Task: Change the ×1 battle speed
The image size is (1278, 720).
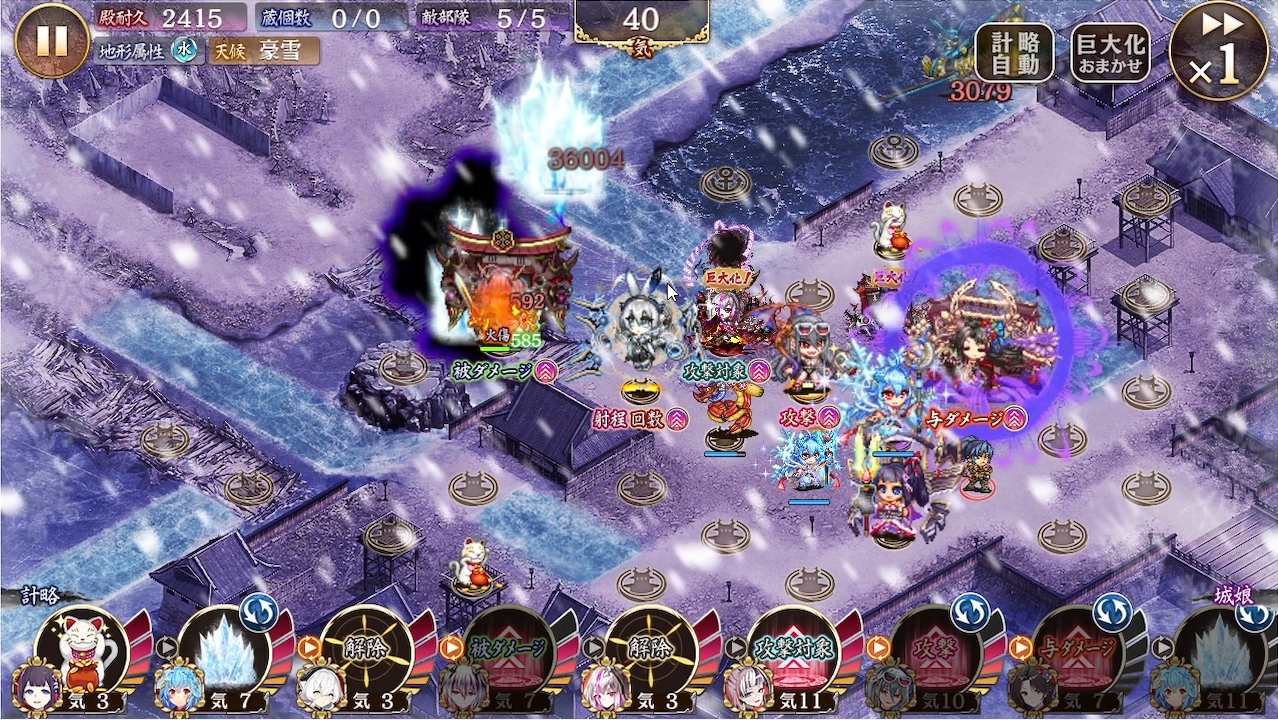Action: pyautogui.click(x=1218, y=52)
